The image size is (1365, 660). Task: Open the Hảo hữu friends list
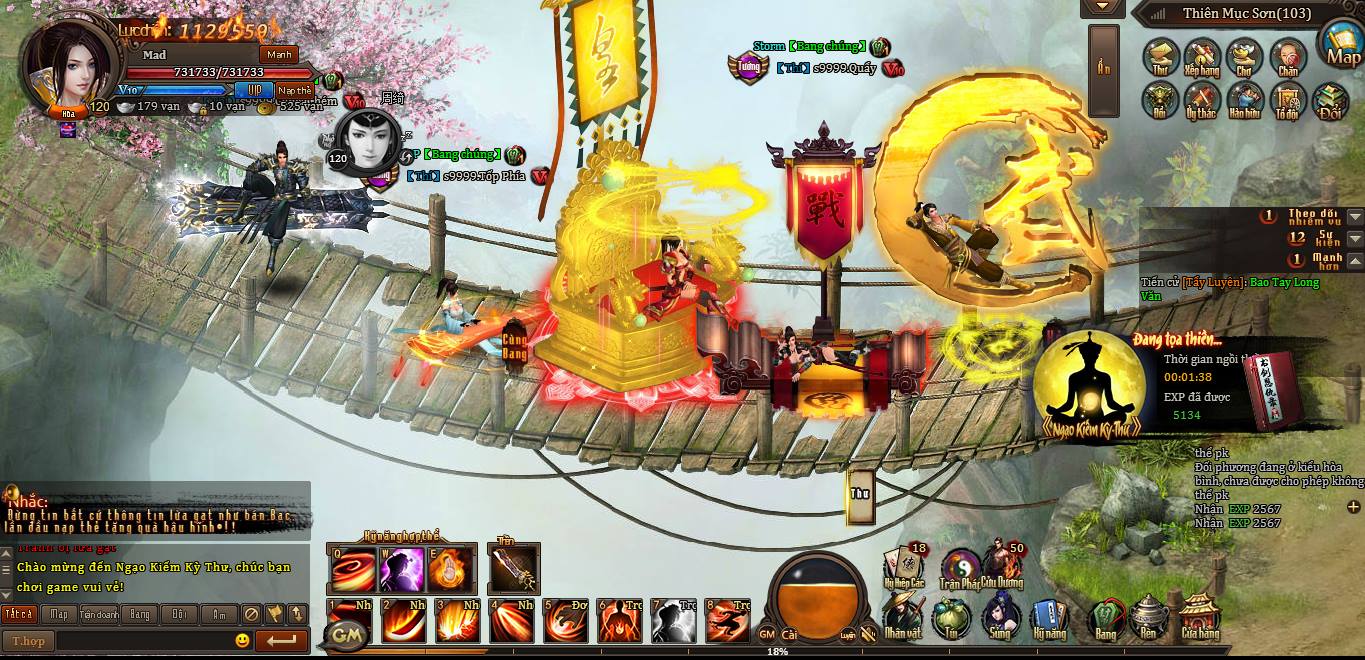(x=1245, y=100)
